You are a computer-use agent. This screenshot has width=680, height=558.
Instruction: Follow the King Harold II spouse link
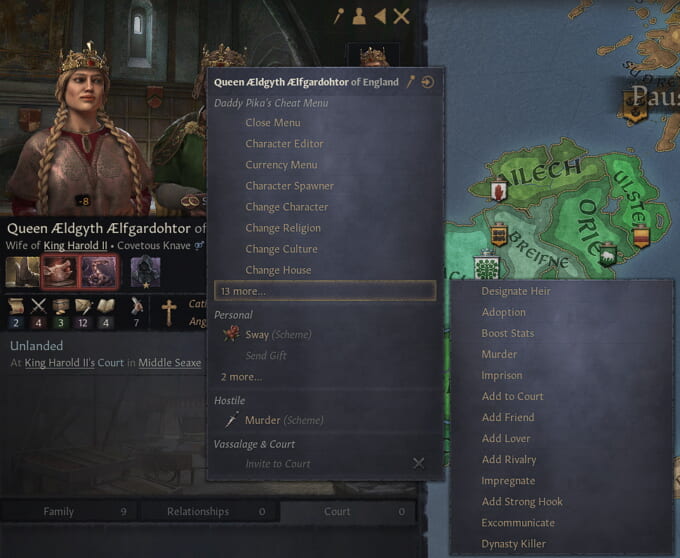click(75, 242)
